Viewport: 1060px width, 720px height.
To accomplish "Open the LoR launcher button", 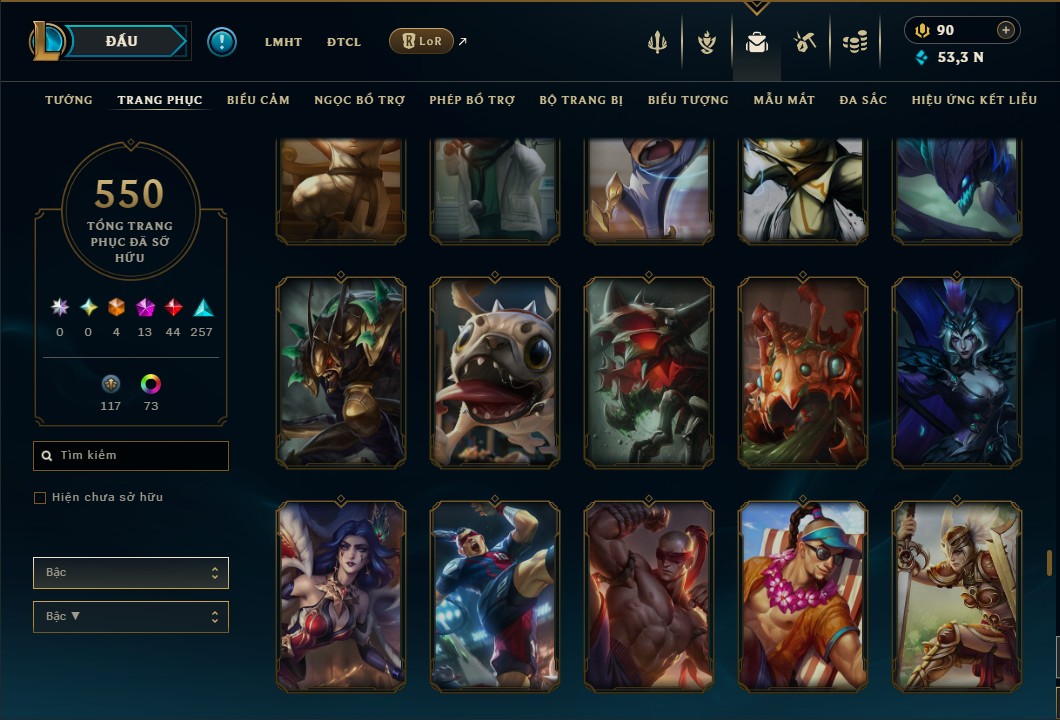I will coord(421,41).
